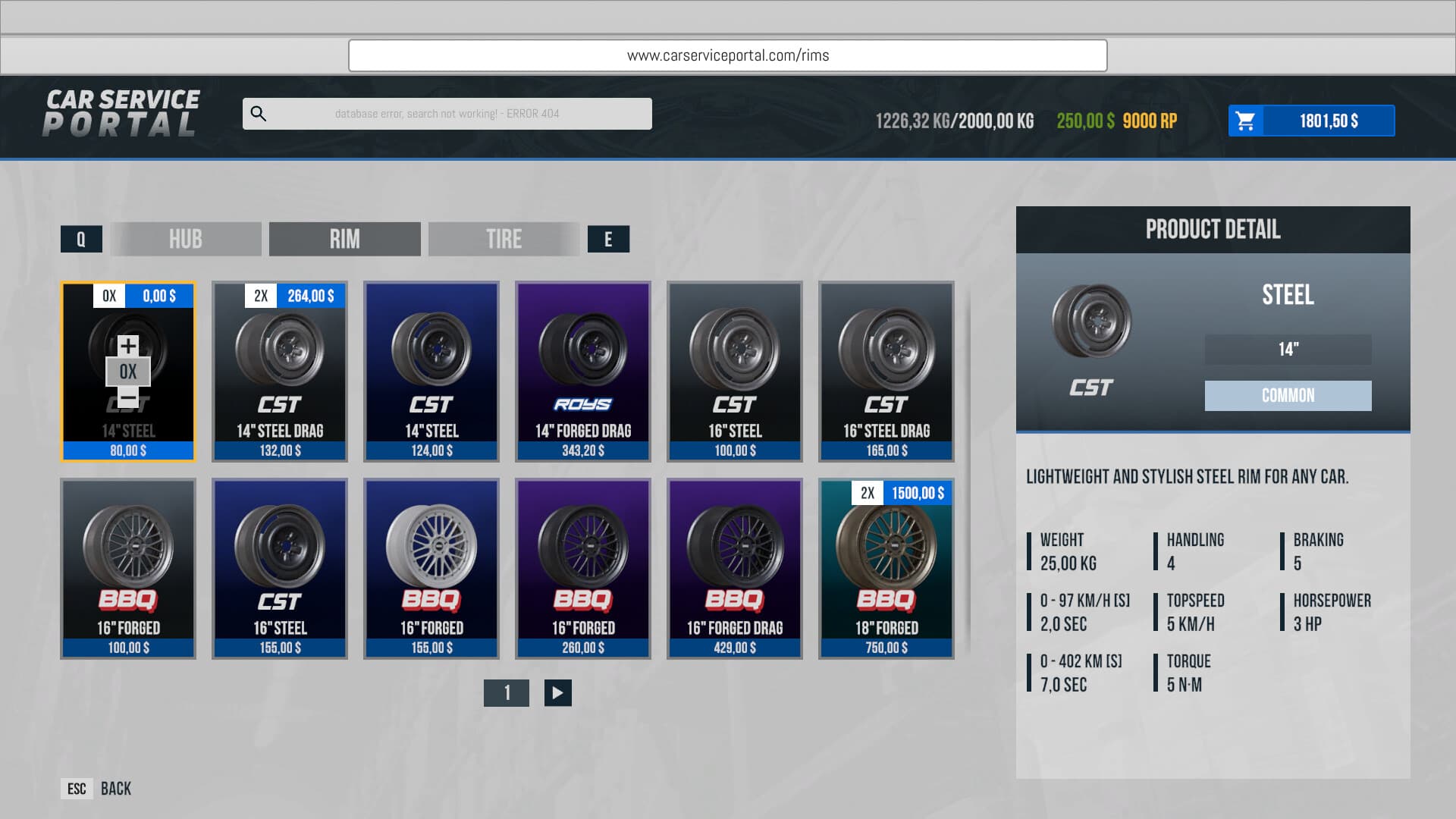1456x819 pixels.
Task: Increase 14" Steel quantity with plus button
Action: tap(127, 345)
